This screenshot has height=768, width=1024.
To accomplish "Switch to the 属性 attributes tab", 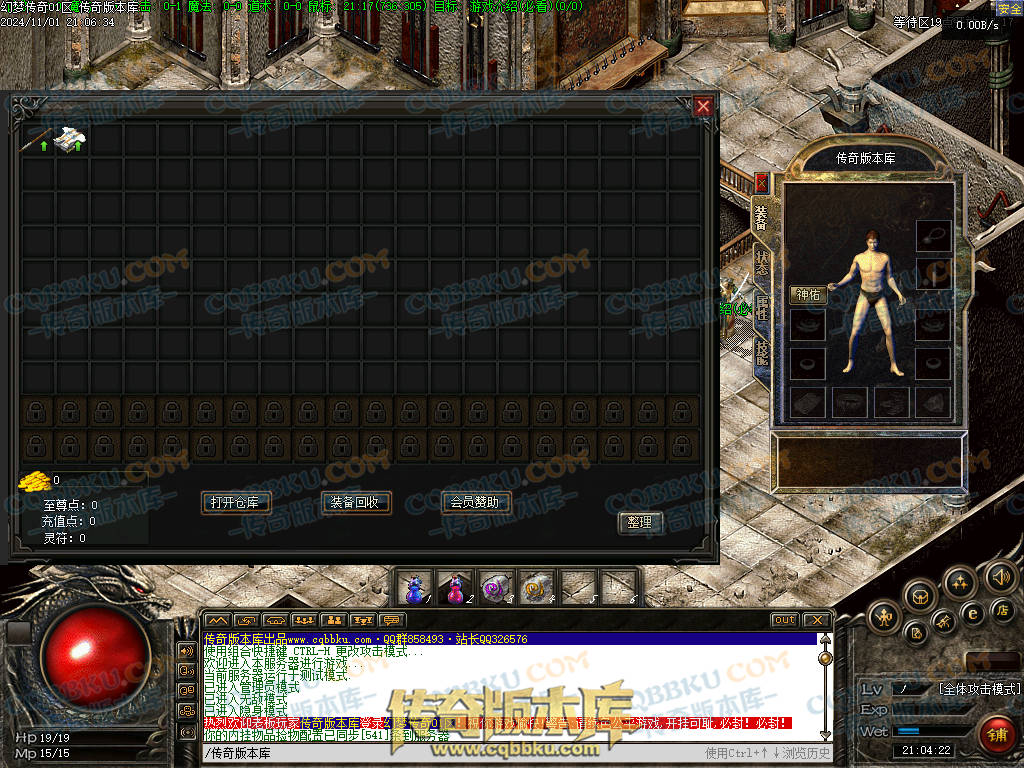I will coord(762,306).
